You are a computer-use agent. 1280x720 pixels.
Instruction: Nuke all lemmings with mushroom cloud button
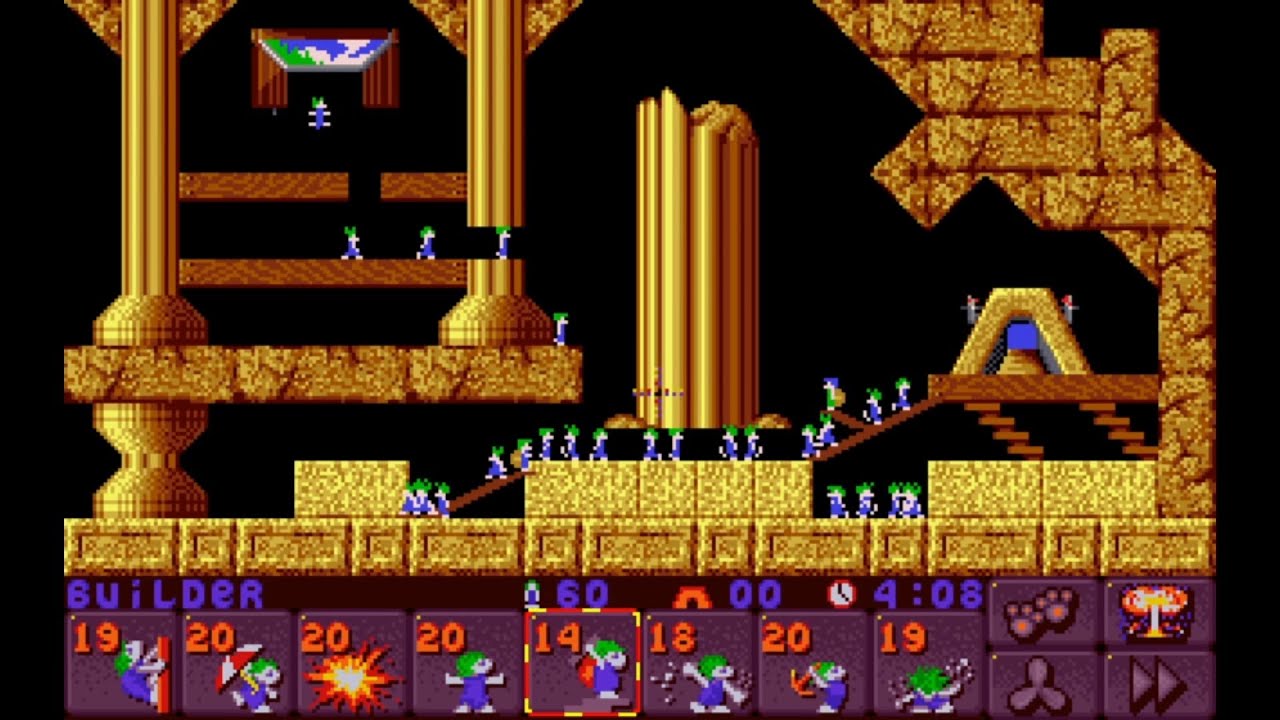pos(1158,612)
